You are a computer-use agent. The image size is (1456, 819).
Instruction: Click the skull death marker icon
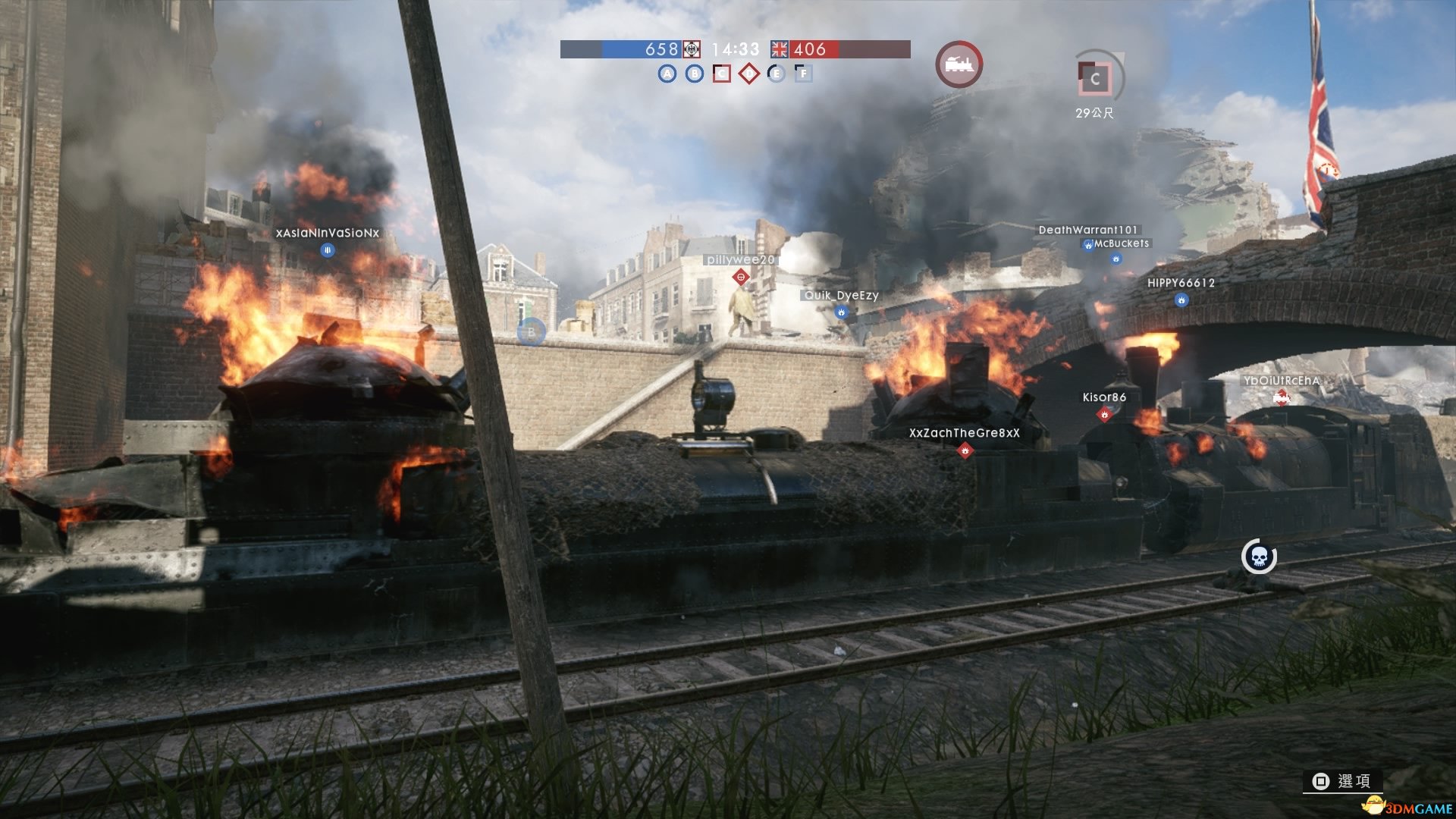click(x=1259, y=557)
